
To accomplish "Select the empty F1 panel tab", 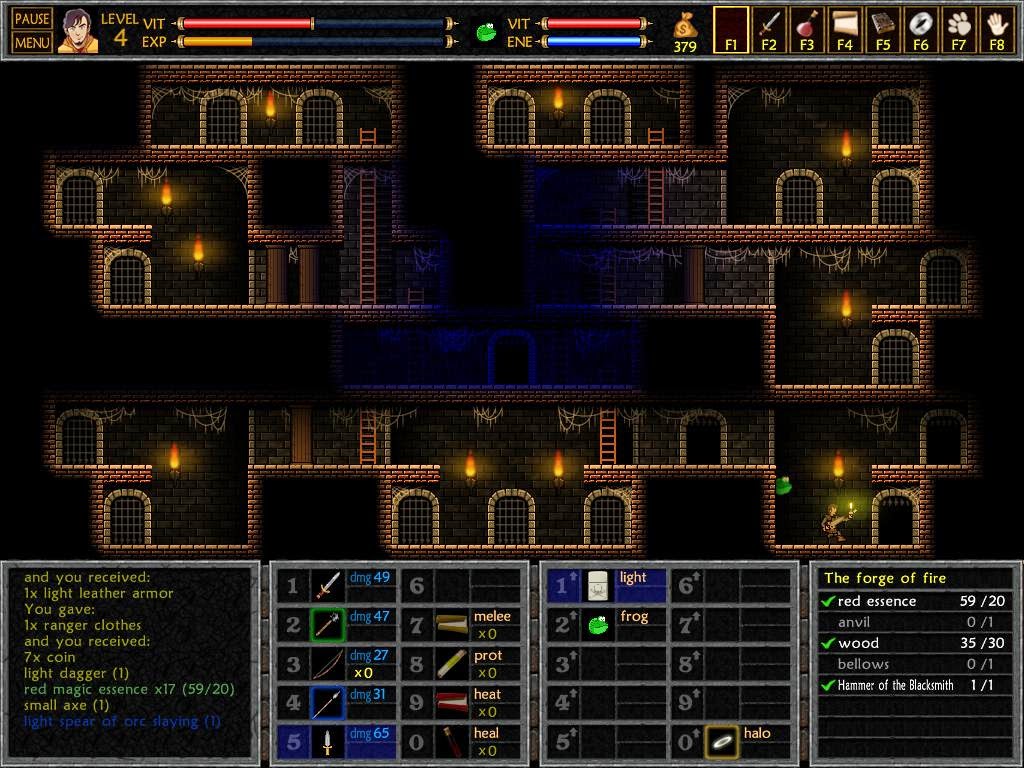I will [731, 30].
